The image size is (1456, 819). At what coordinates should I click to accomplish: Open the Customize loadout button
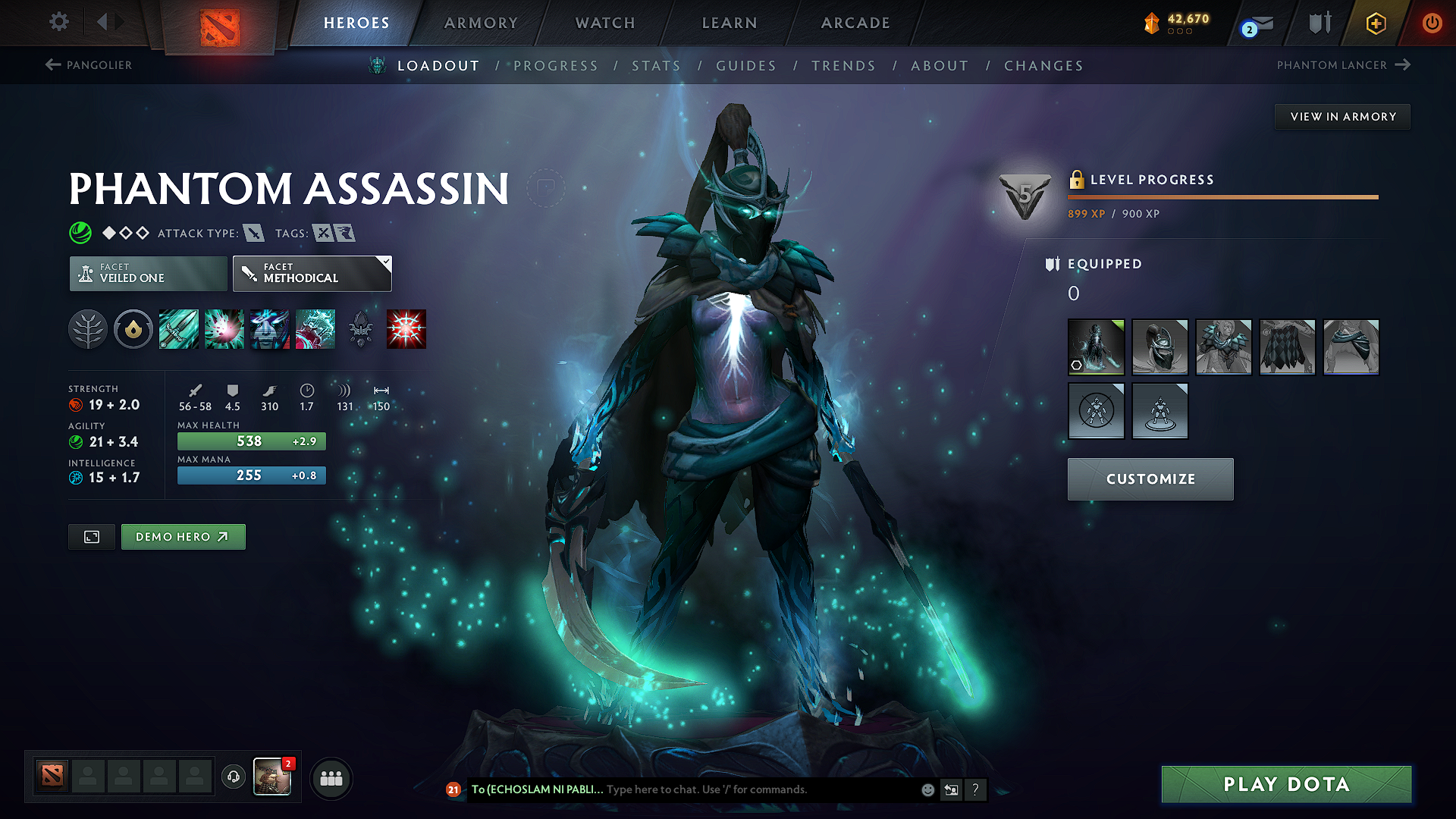click(x=1150, y=479)
